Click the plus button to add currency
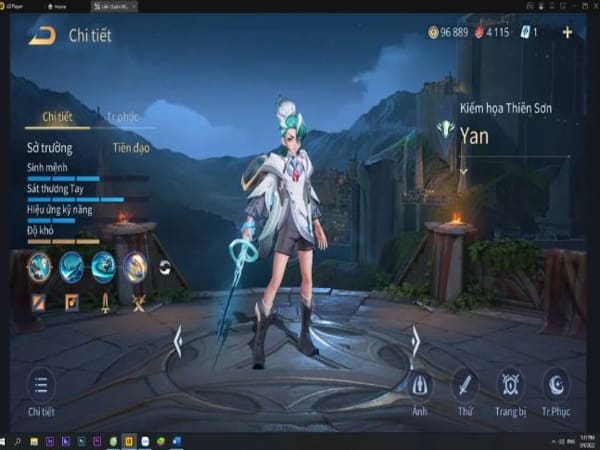600x450 pixels. (567, 32)
